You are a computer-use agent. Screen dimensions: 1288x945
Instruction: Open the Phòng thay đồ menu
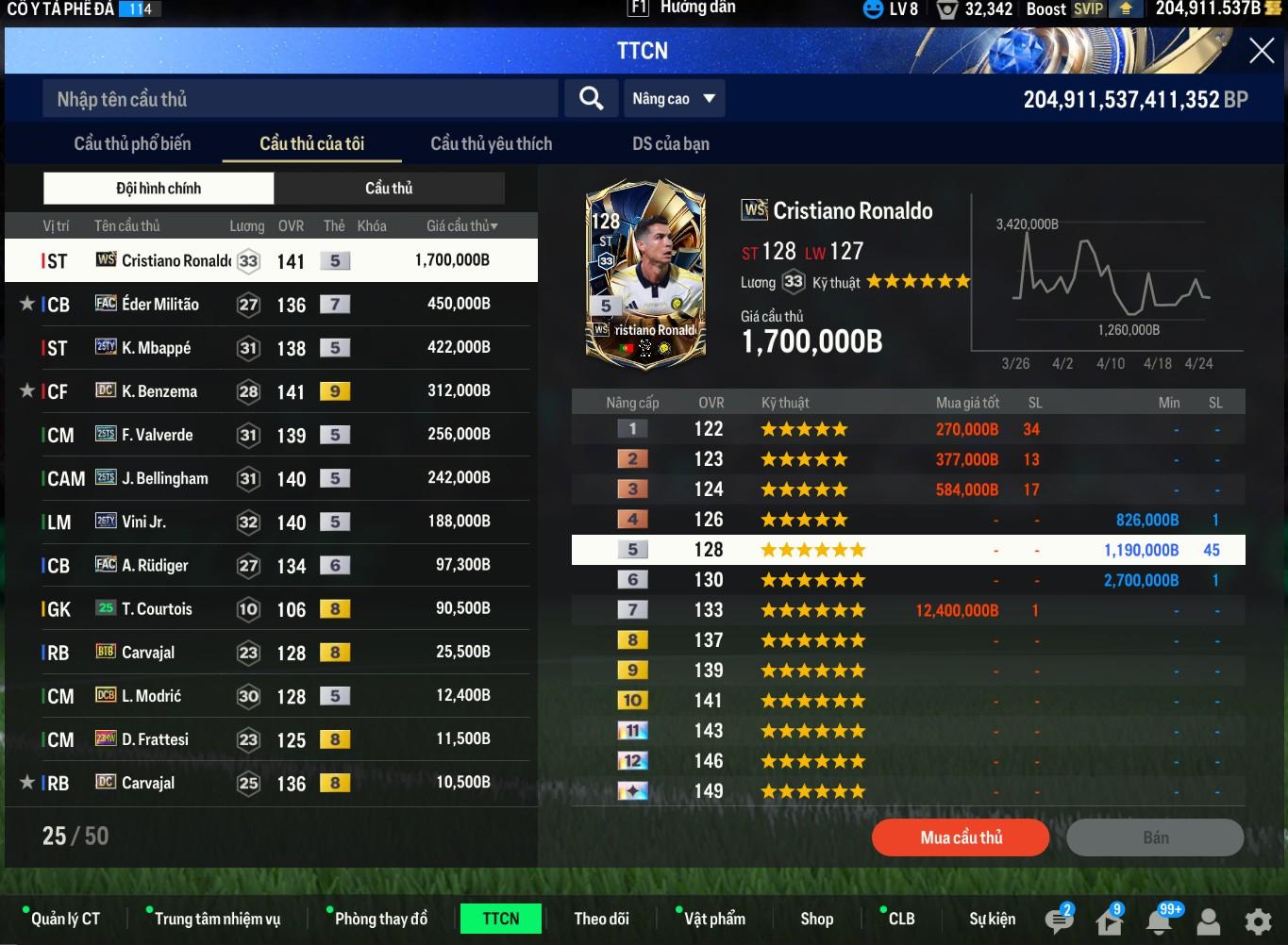[380, 919]
